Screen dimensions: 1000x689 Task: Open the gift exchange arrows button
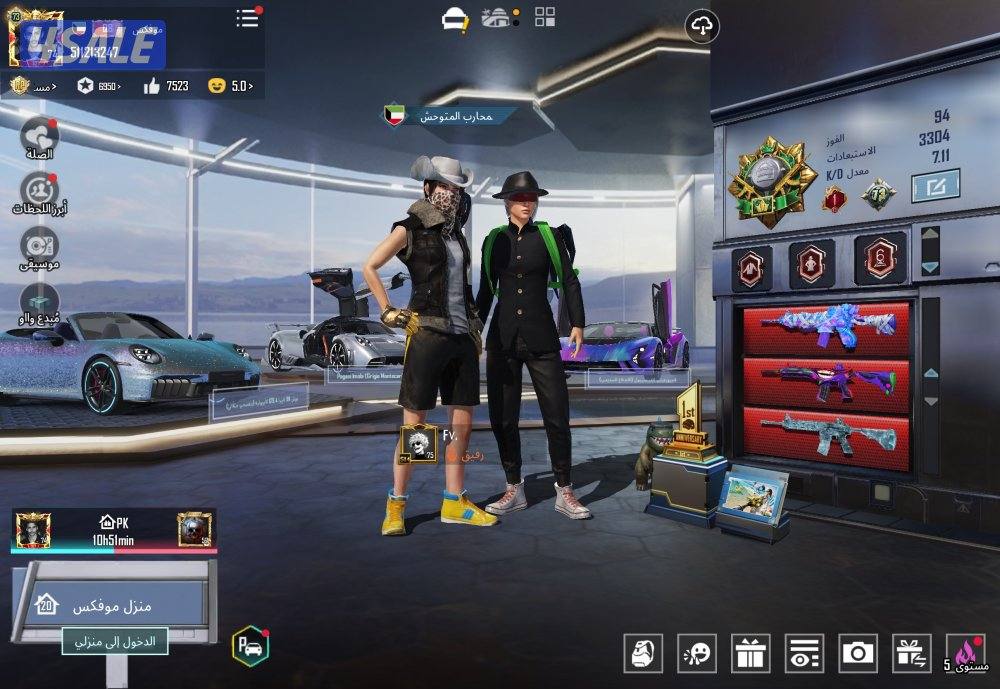[911, 653]
